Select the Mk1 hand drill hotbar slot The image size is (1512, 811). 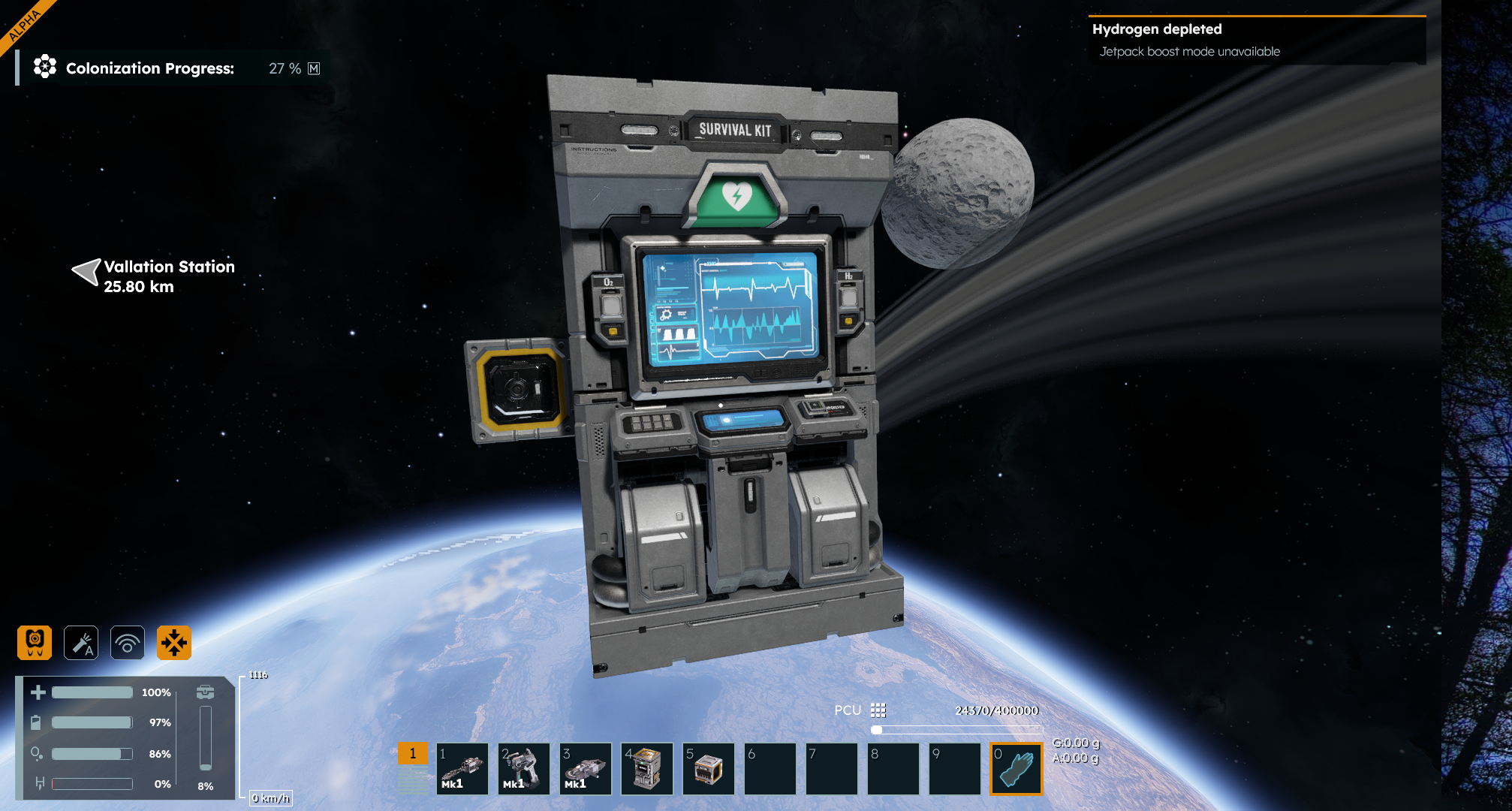pyautogui.click(x=462, y=769)
